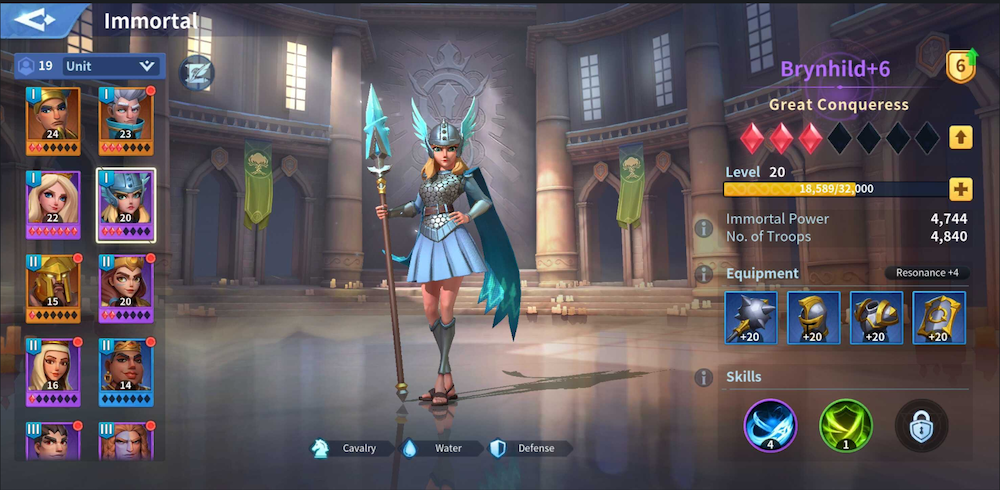Open the level 6 gold badge upgrade
This screenshot has height=490, width=1000.
961,66
